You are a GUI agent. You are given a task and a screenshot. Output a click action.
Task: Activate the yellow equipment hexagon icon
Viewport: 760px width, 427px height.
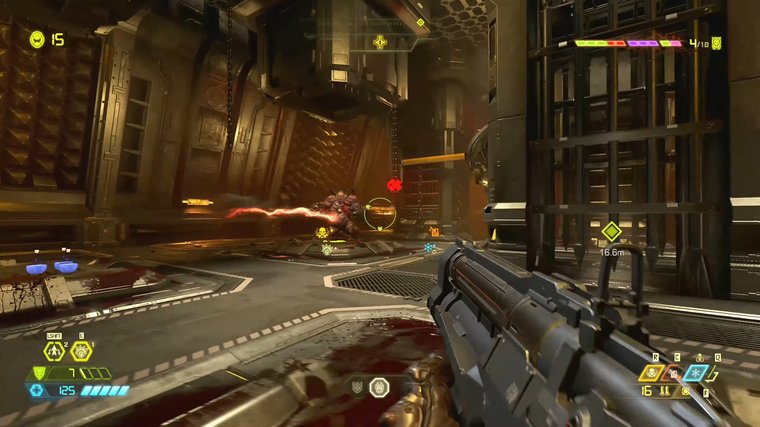point(81,351)
